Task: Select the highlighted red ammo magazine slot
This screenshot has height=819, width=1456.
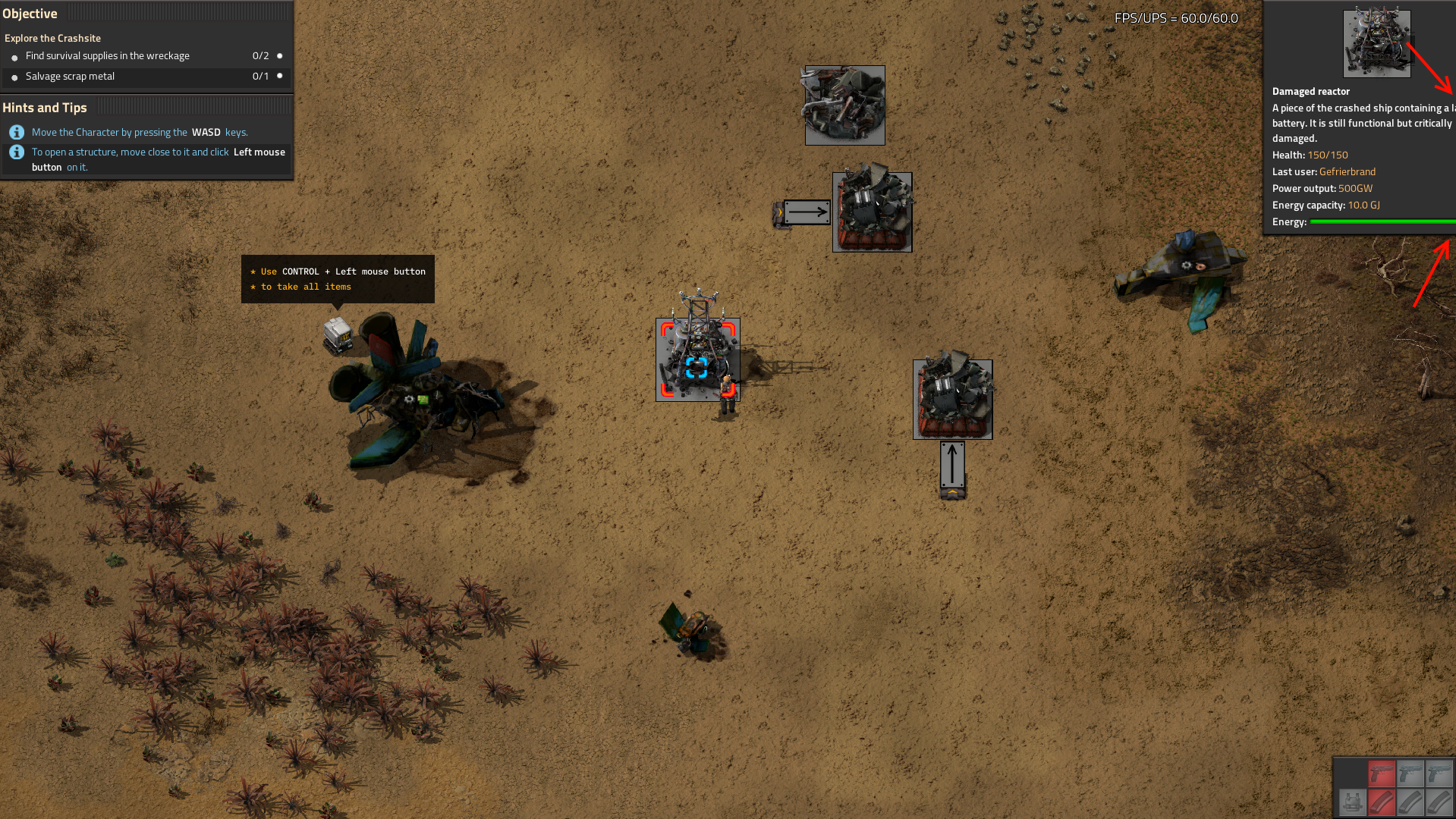Action: (x=1382, y=802)
